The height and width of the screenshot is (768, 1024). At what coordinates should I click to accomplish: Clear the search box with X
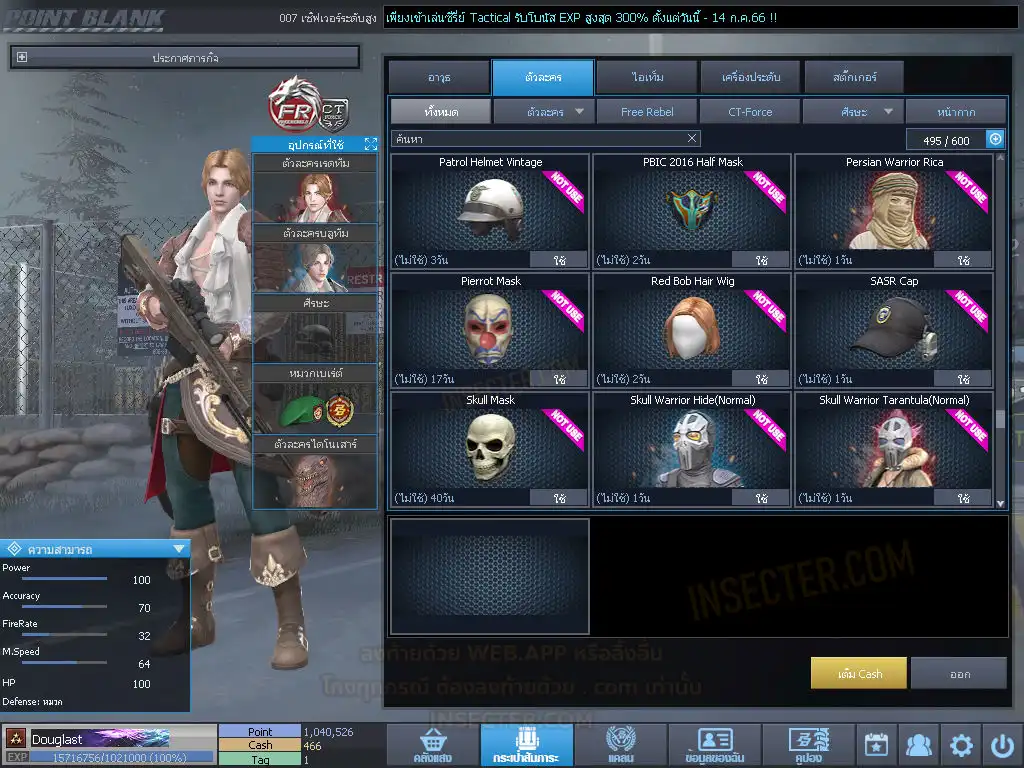click(x=692, y=139)
